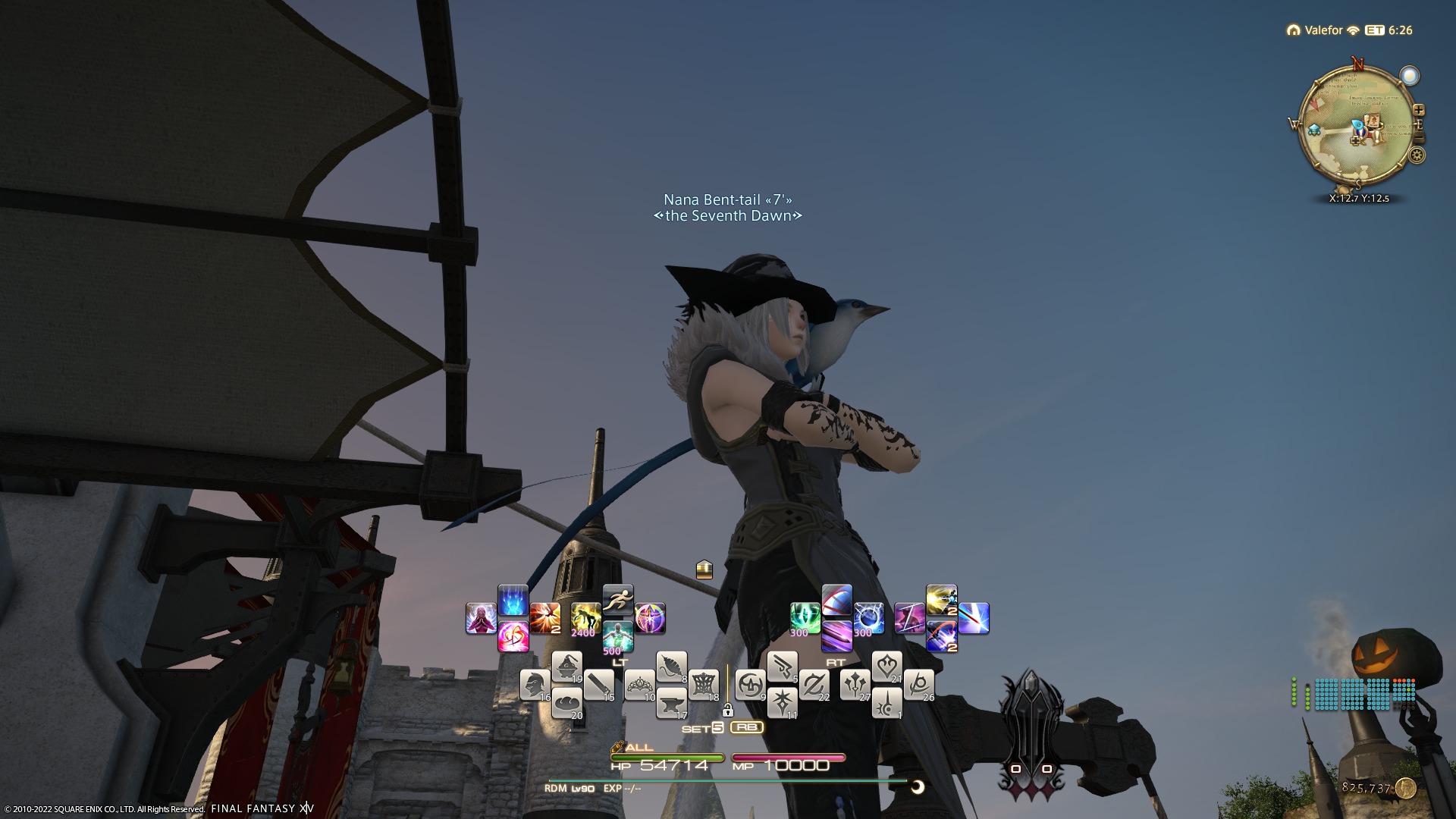This screenshot has height=819, width=1456.
Task: Click the small treasure chest notification icon
Action: (704, 569)
